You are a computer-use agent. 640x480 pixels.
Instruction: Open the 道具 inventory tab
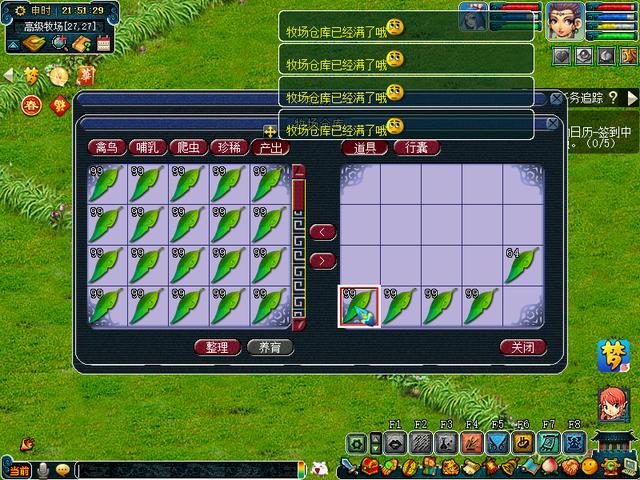pyautogui.click(x=365, y=147)
